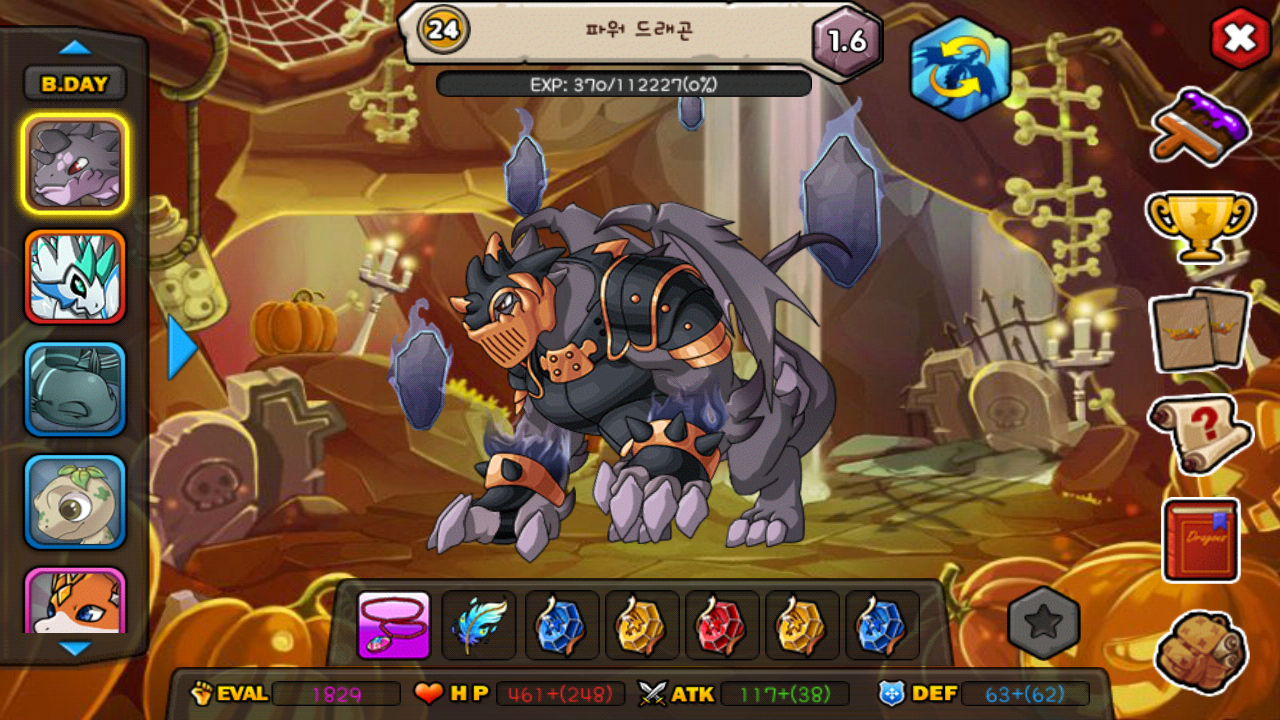Screen dimensions: 1280x720
Task: Tap the blue dragon swap hexagon icon
Action: pos(960,69)
